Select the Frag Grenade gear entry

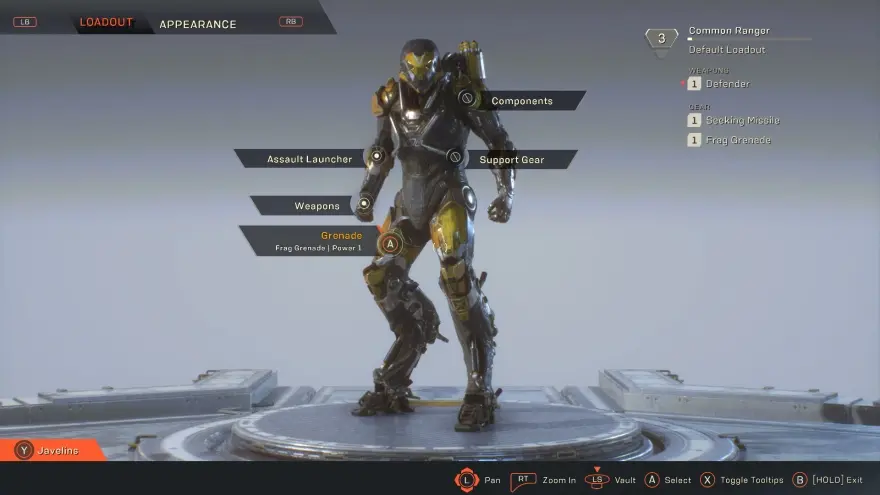[x=738, y=140]
